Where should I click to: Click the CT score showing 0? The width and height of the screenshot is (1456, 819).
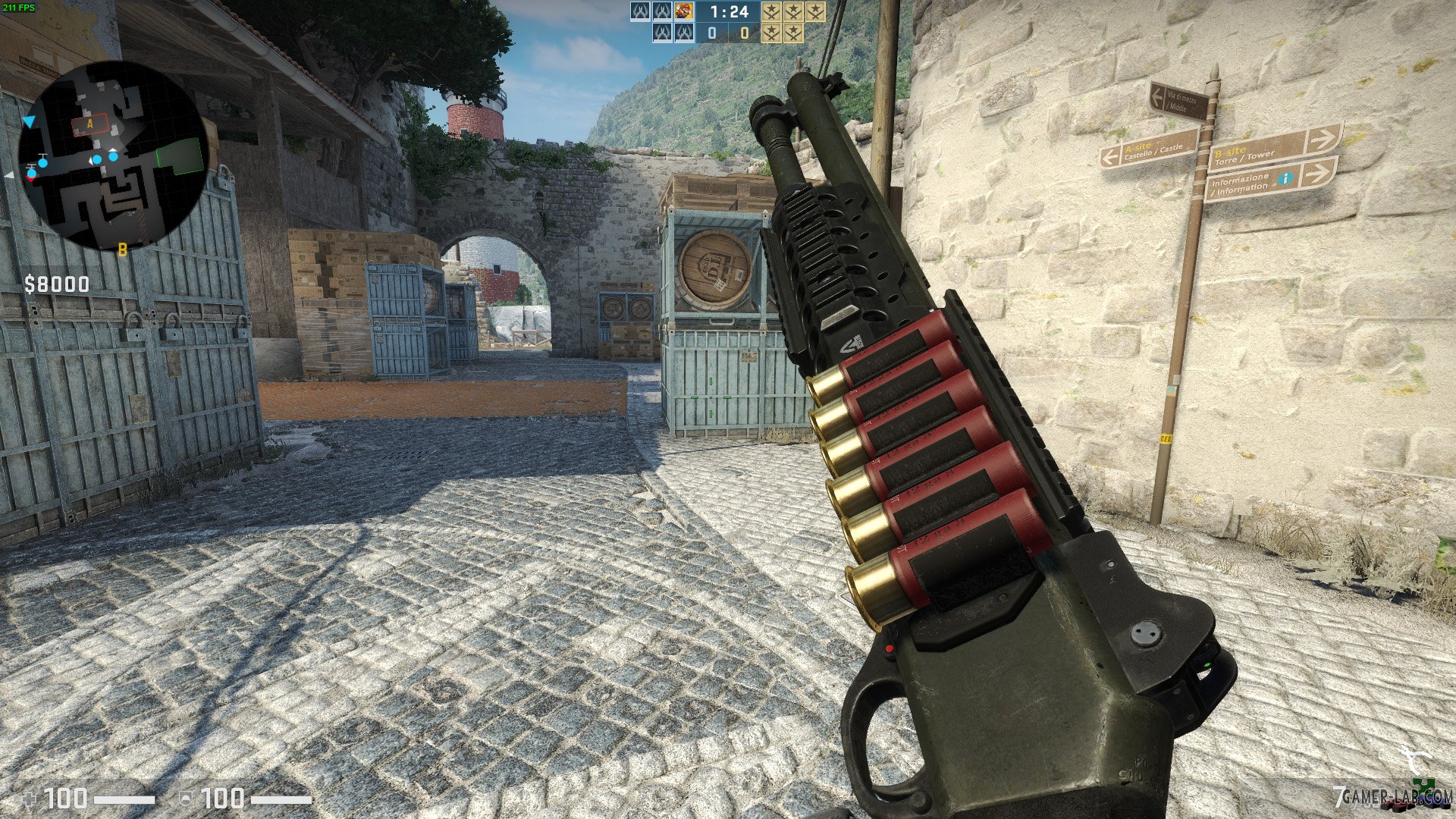tap(711, 33)
